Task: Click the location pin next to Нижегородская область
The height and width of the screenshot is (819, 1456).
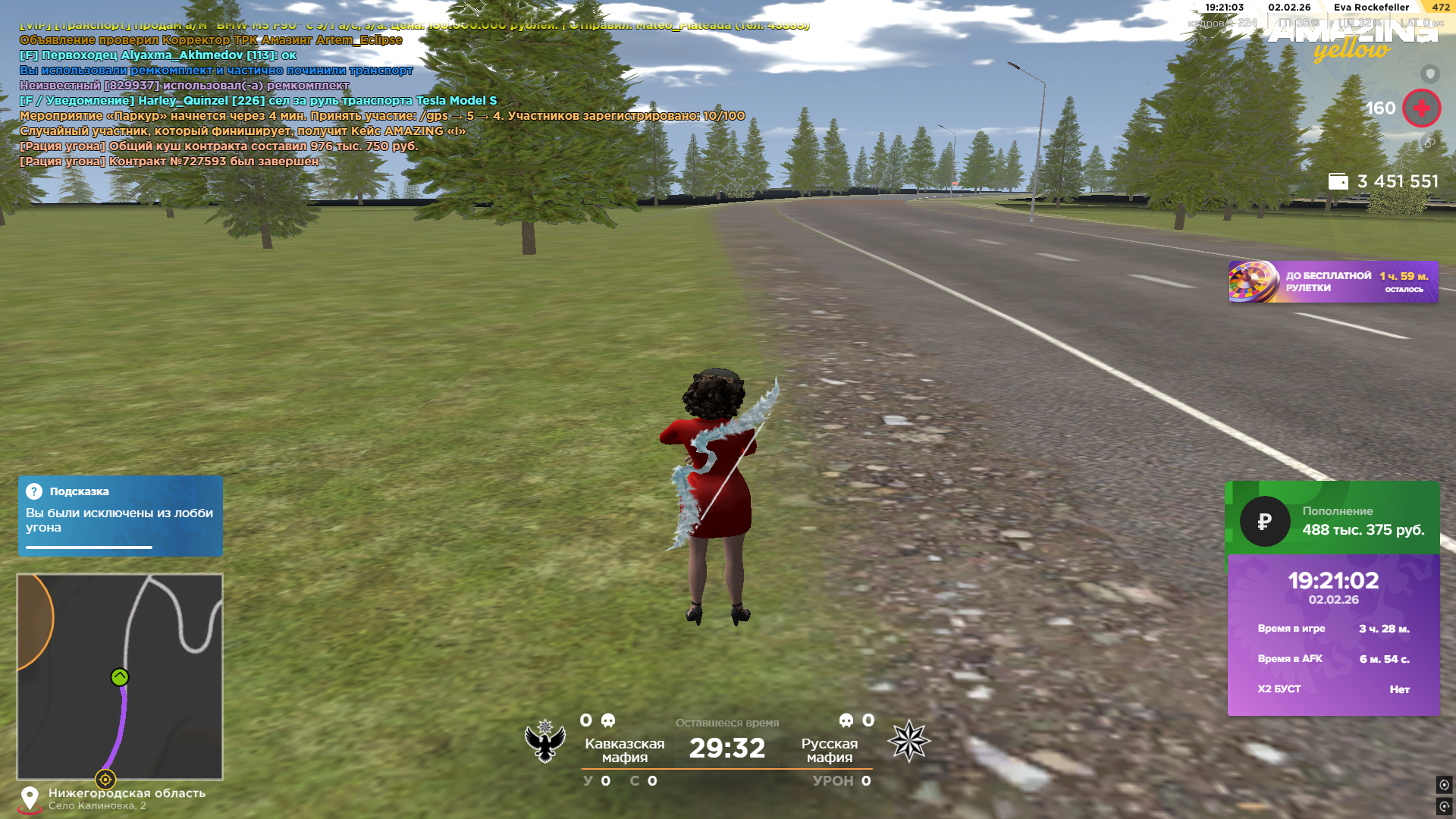Action: click(x=30, y=799)
